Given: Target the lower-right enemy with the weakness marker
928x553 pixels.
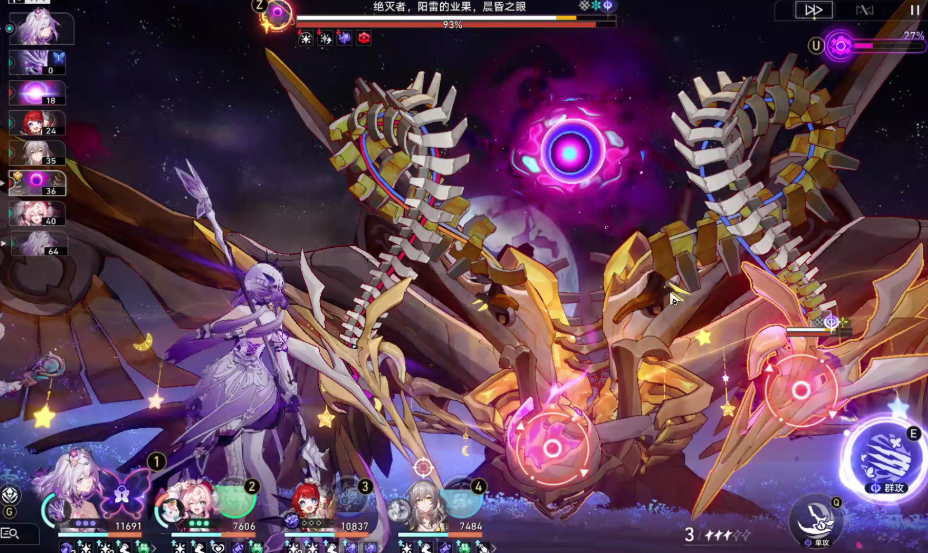Looking at the screenshot, I should point(801,389).
